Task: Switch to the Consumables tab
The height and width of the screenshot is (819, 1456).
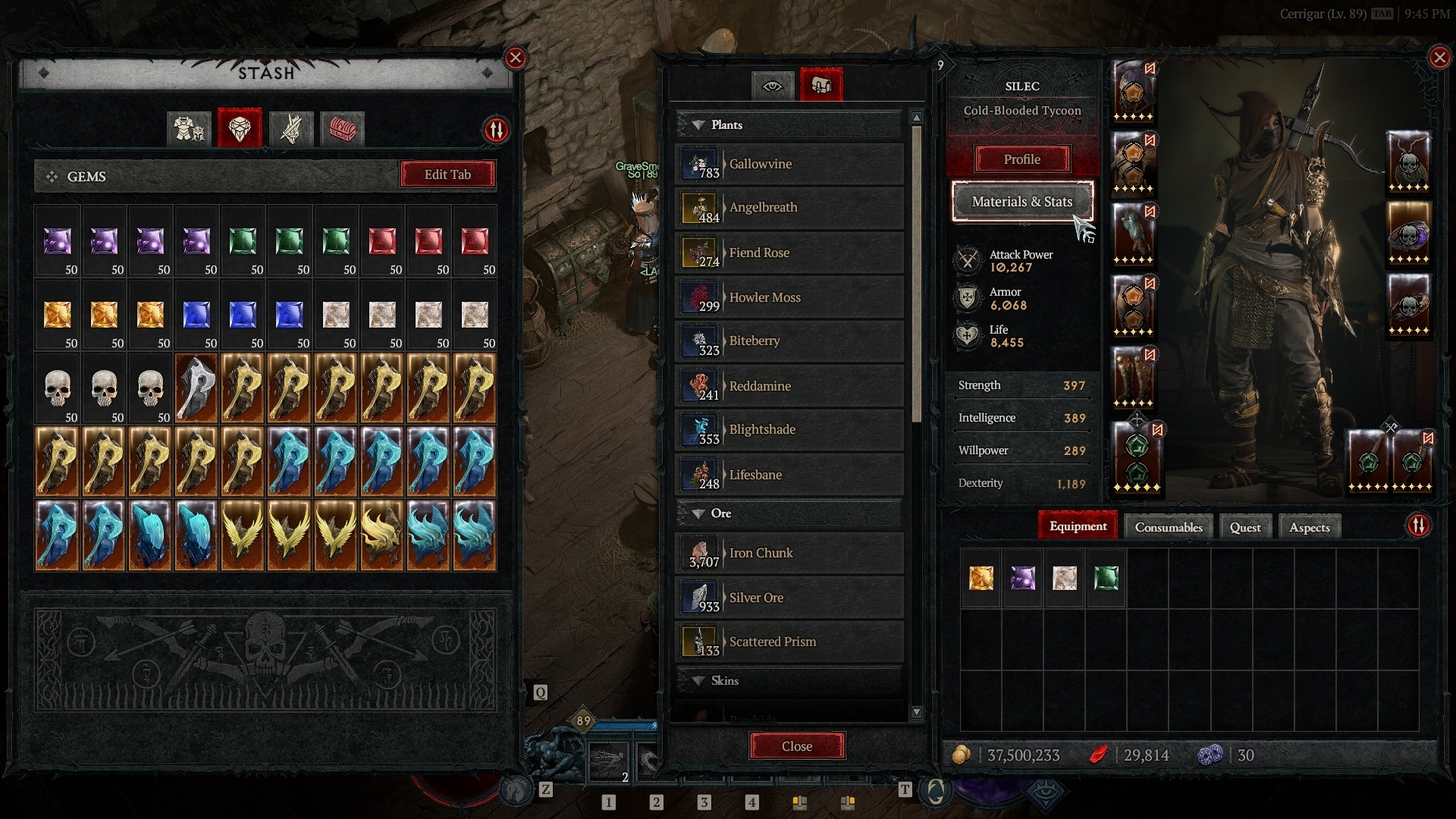Action: [1167, 526]
